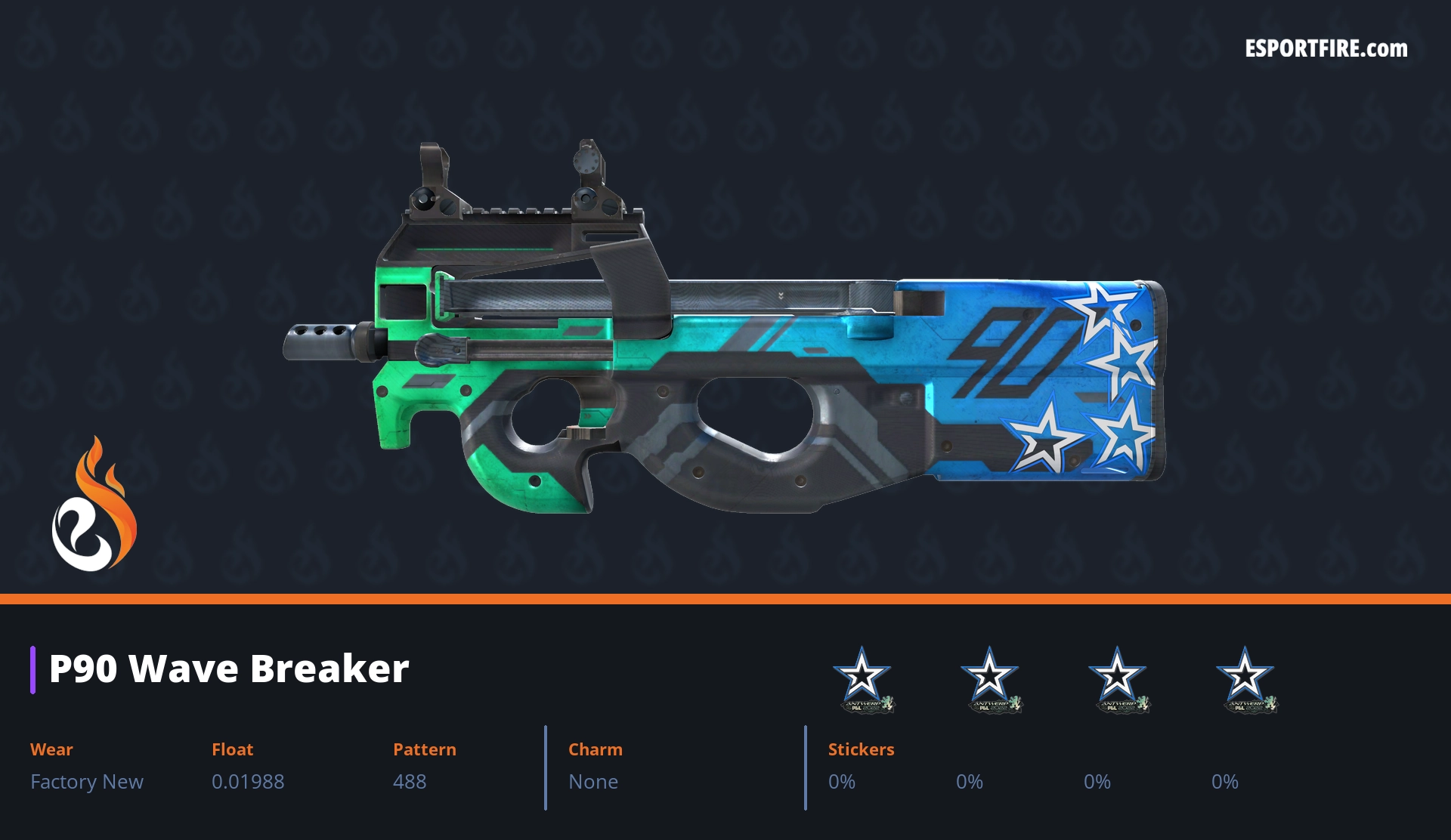The image size is (1451, 840).
Task: Open the ESPORTFIRE.com site link
Action: click(x=1326, y=49)
